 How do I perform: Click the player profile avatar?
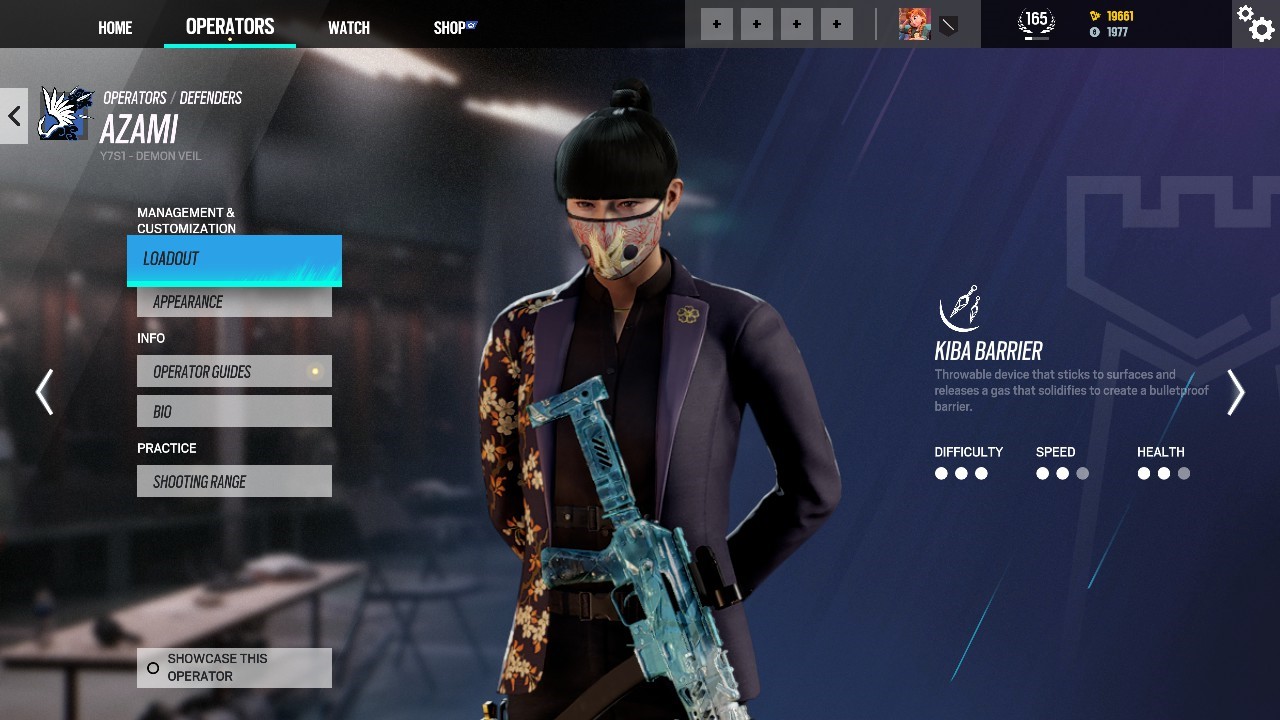(914, 24)
